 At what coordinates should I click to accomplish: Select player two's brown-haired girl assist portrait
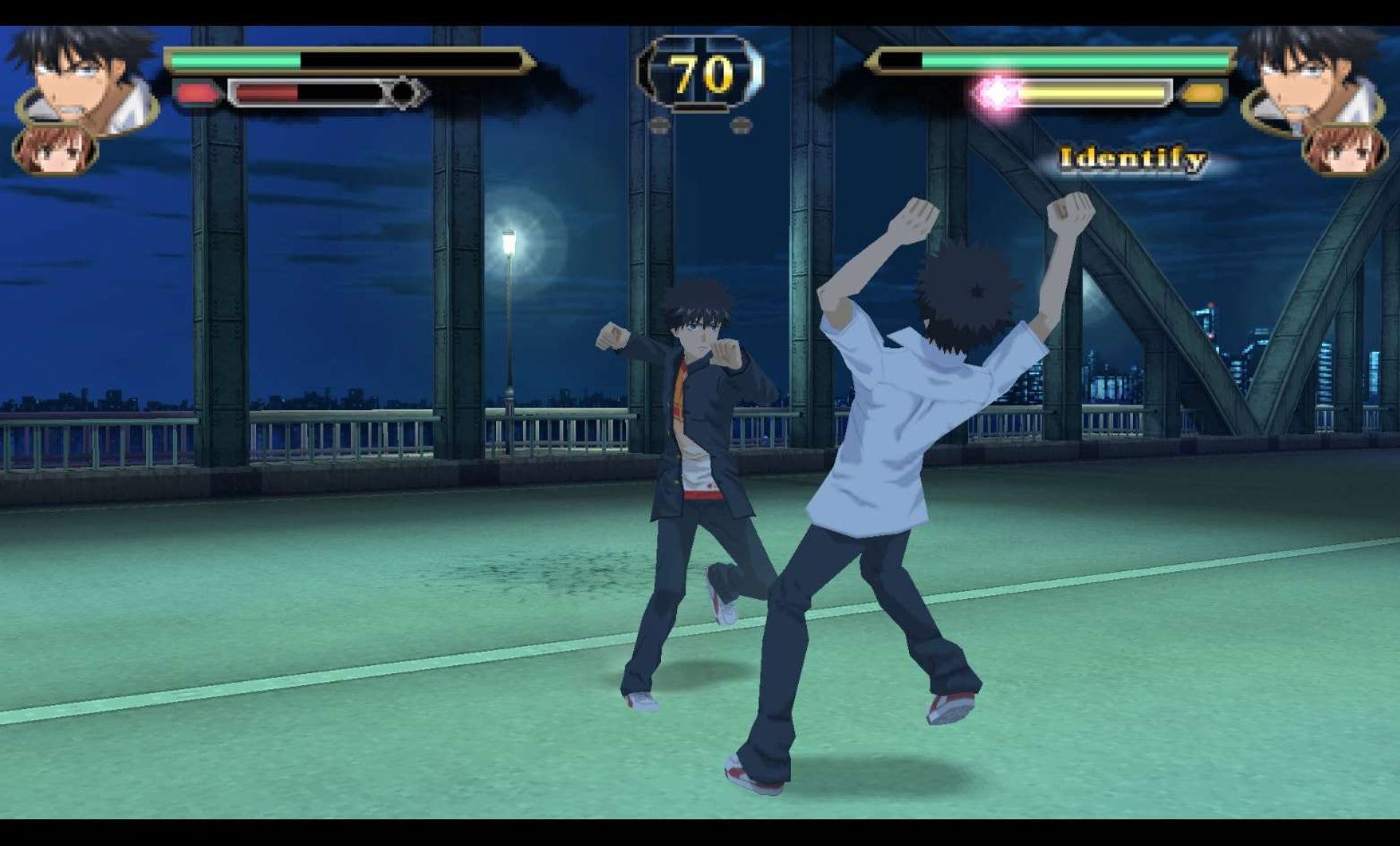[1345, 151]
